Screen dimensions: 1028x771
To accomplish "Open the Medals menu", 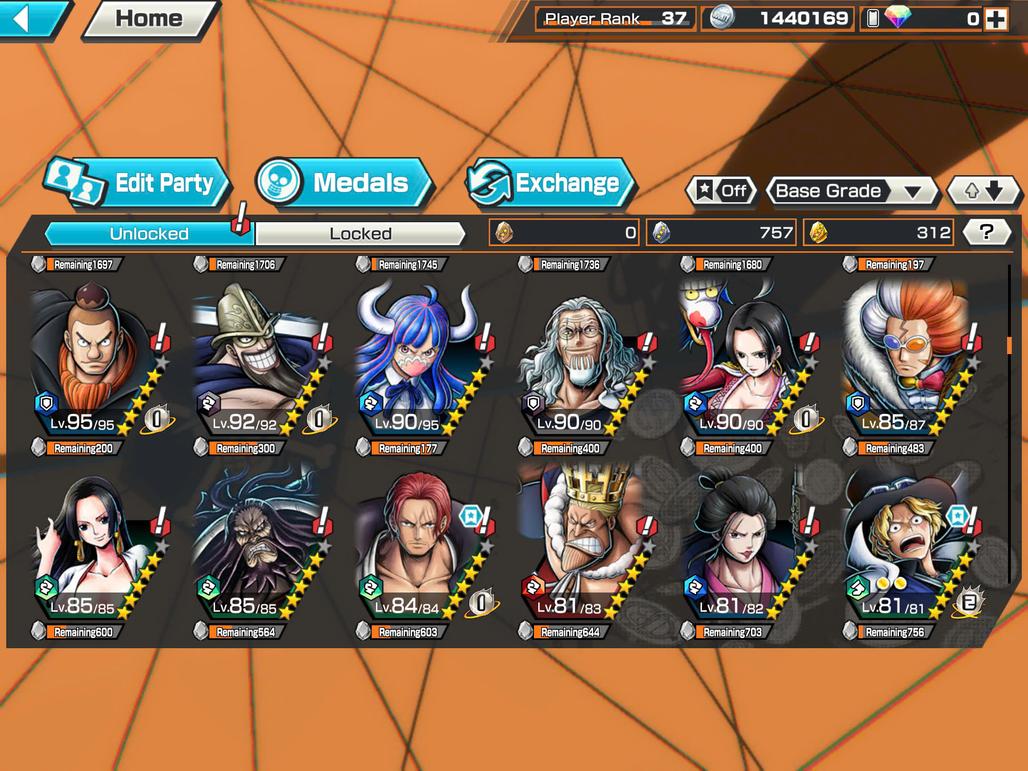I will pos(345,183).
